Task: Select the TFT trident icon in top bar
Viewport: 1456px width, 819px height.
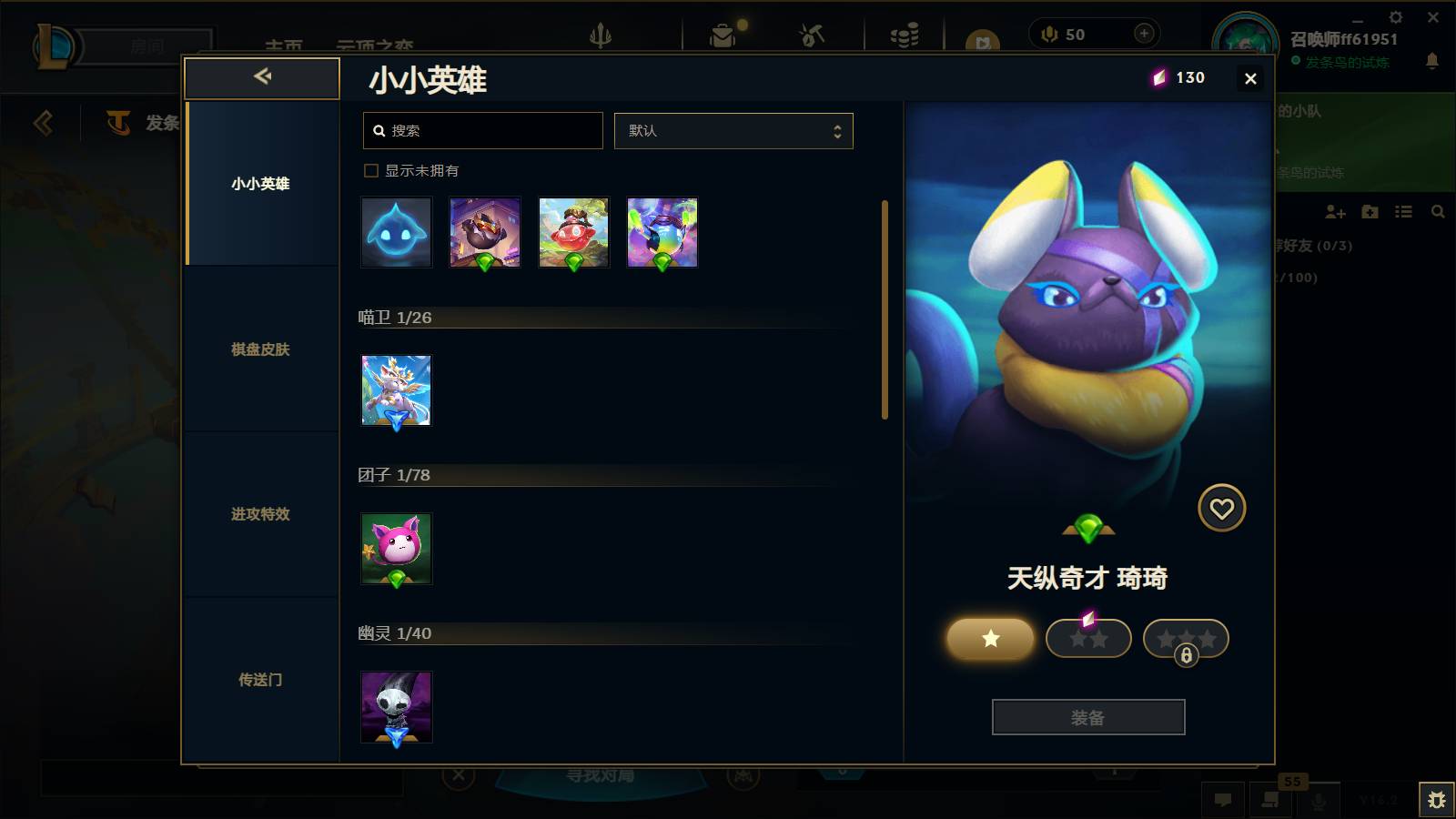Action: pos(602,36)
